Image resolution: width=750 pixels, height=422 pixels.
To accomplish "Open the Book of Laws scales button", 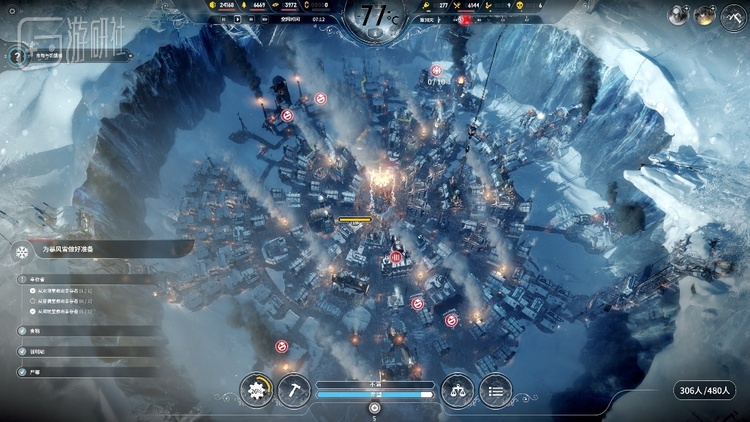I will 457,389.
